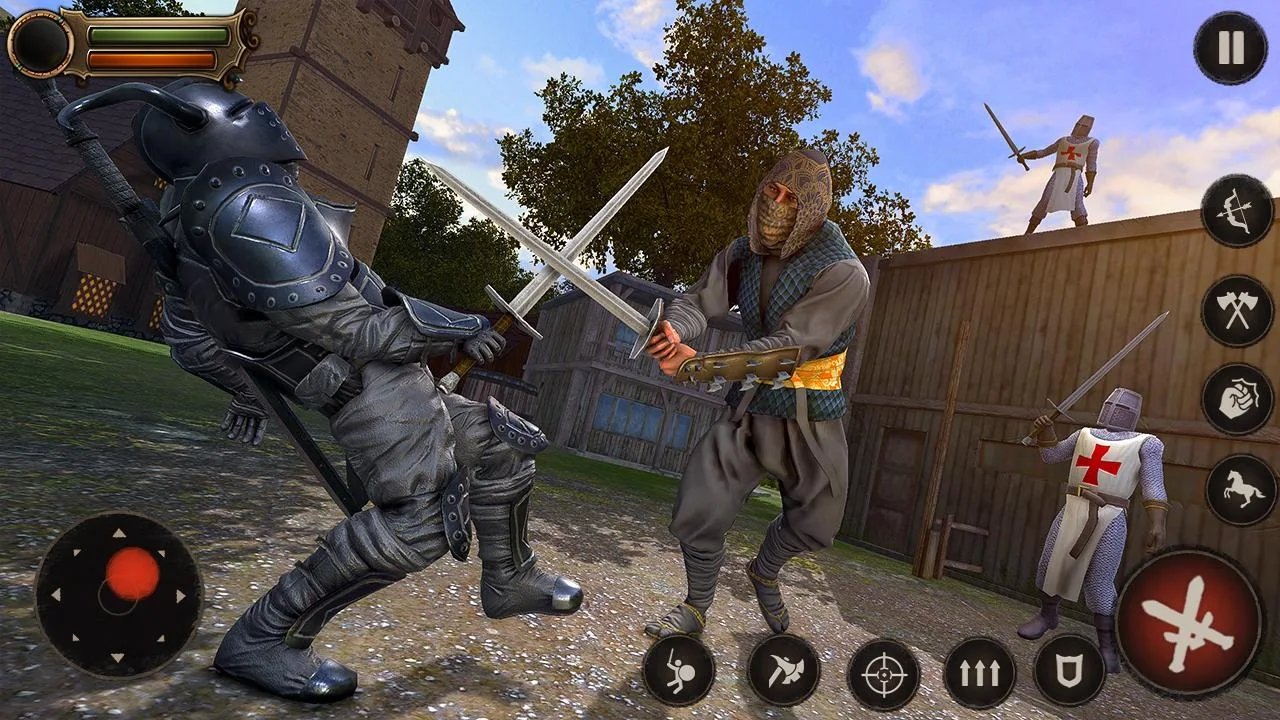This screenshot has width=1280, height=720.
Task: Tap the left arrow on the movement pad
Action: [56, 594]
